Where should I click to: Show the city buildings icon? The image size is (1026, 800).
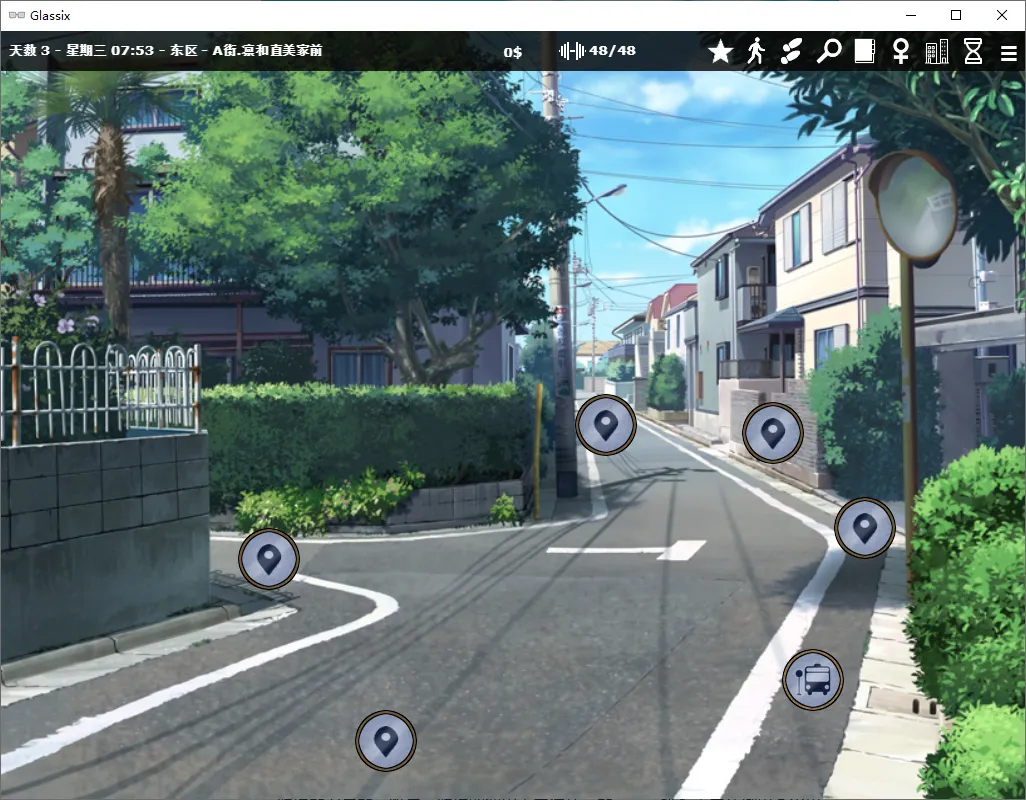pyautogui.click(x=937, y=51)
